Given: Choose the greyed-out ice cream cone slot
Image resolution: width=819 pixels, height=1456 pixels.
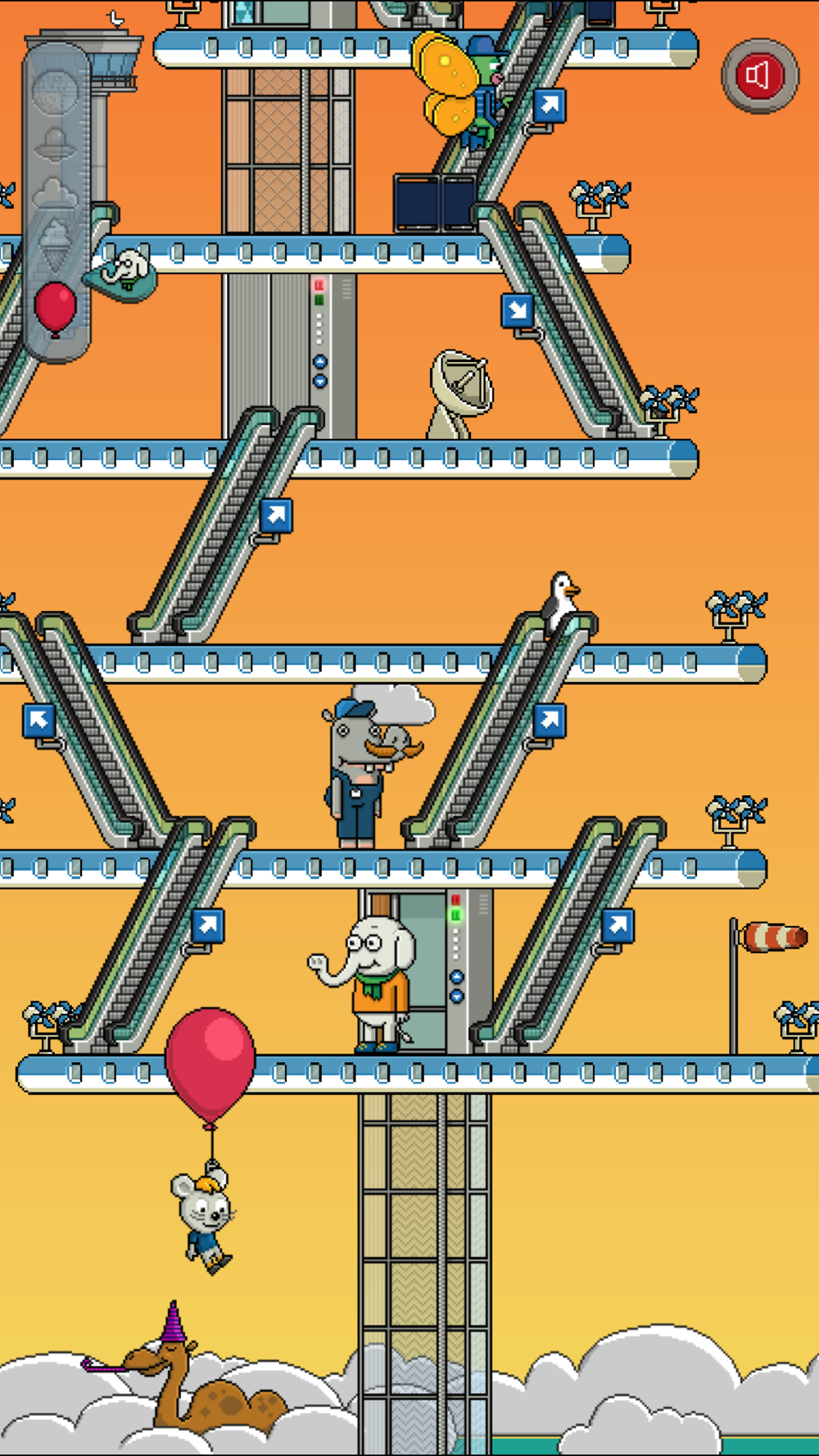Looking at the screenshot, I should (x=56, y=243).
